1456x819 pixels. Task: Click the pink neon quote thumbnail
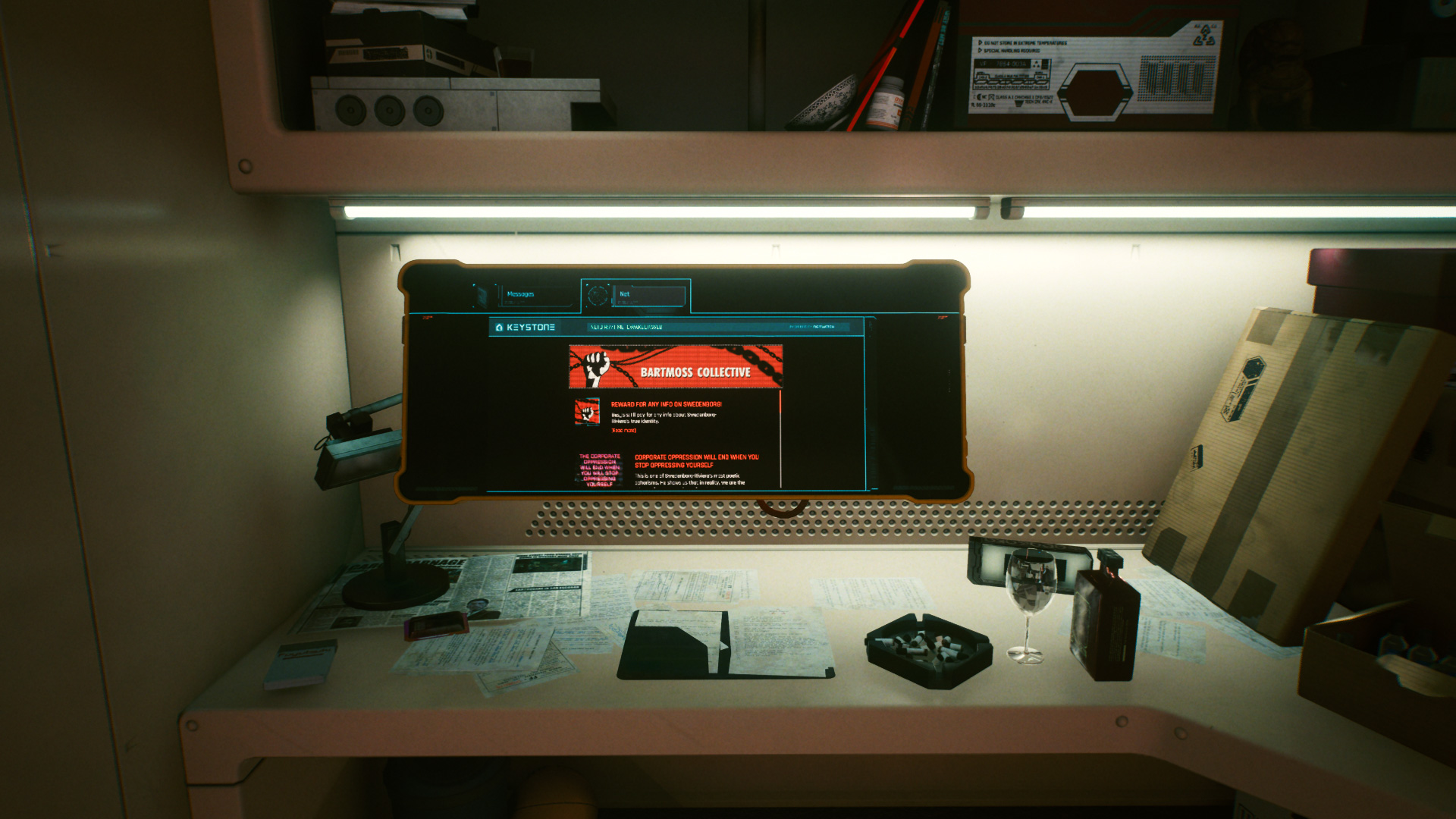coord(600,469)
